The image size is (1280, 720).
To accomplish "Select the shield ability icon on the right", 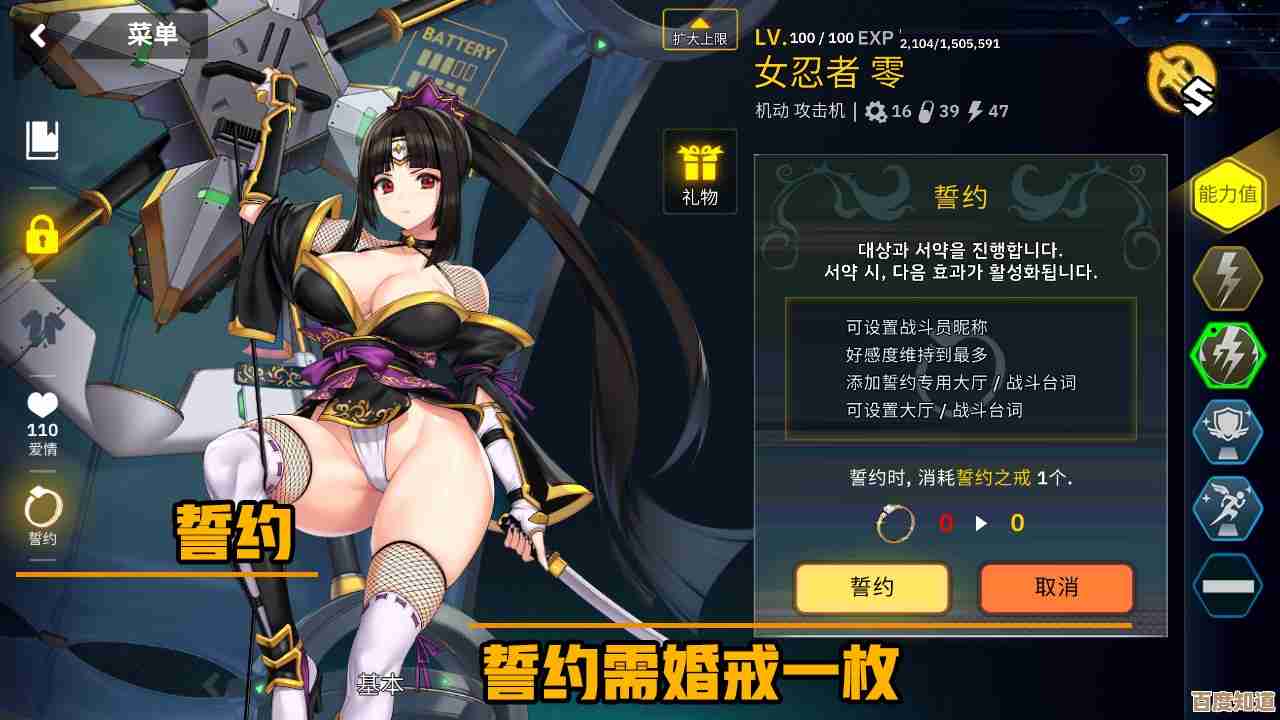I will coord(1227,432).
